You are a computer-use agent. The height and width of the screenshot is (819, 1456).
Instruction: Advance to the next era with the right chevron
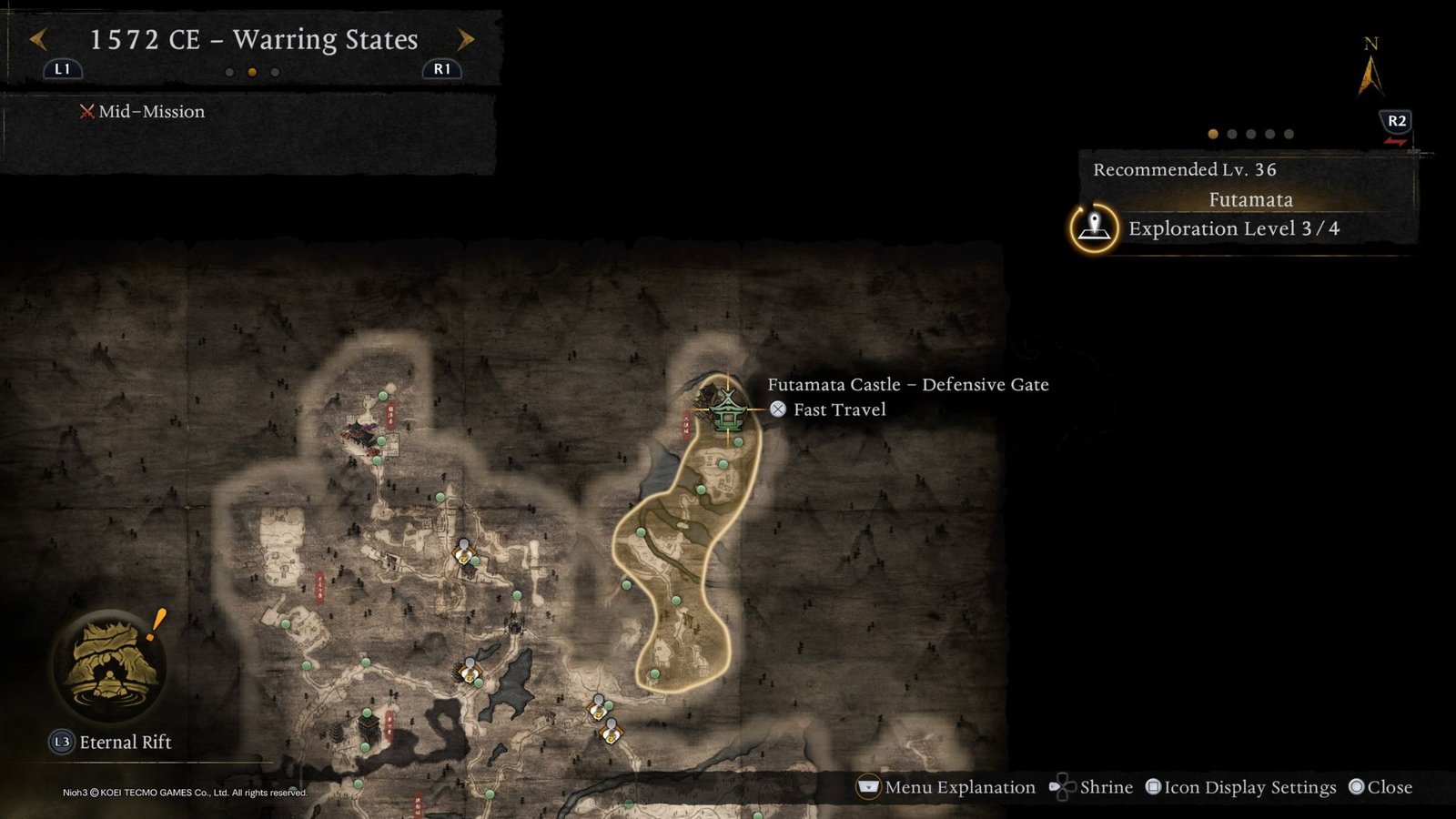466,39
